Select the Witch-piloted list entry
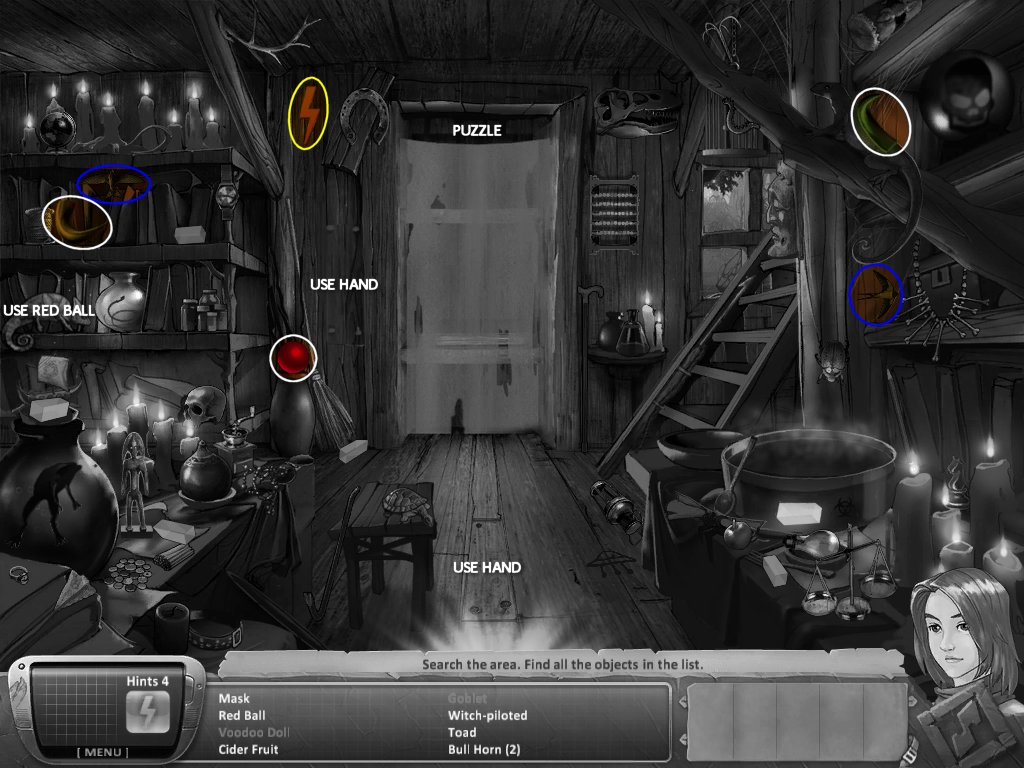The width and height of the screenshot is (1024, 768). [x=487, y=716]
